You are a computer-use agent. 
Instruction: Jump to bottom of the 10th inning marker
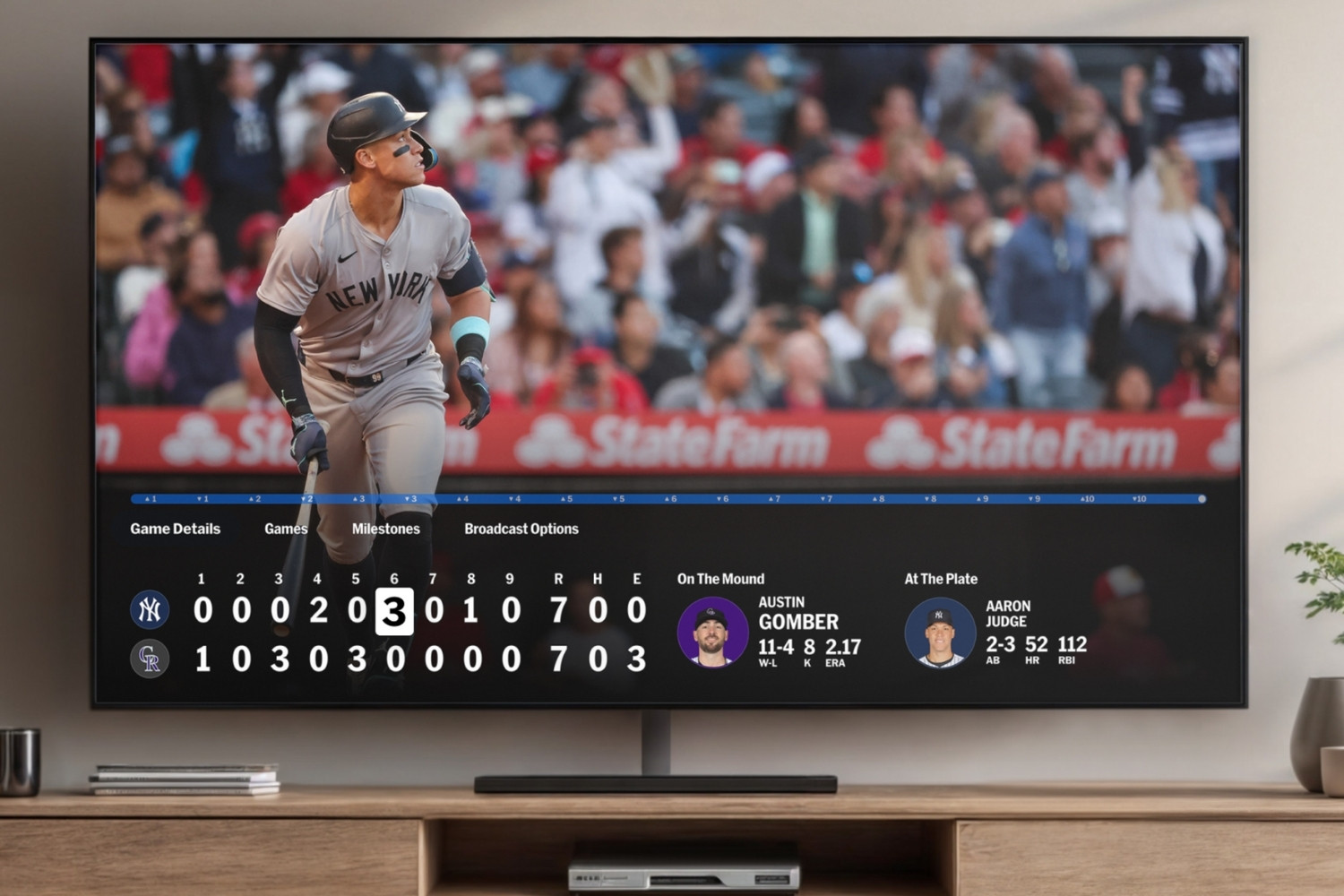coord(1139,498)
